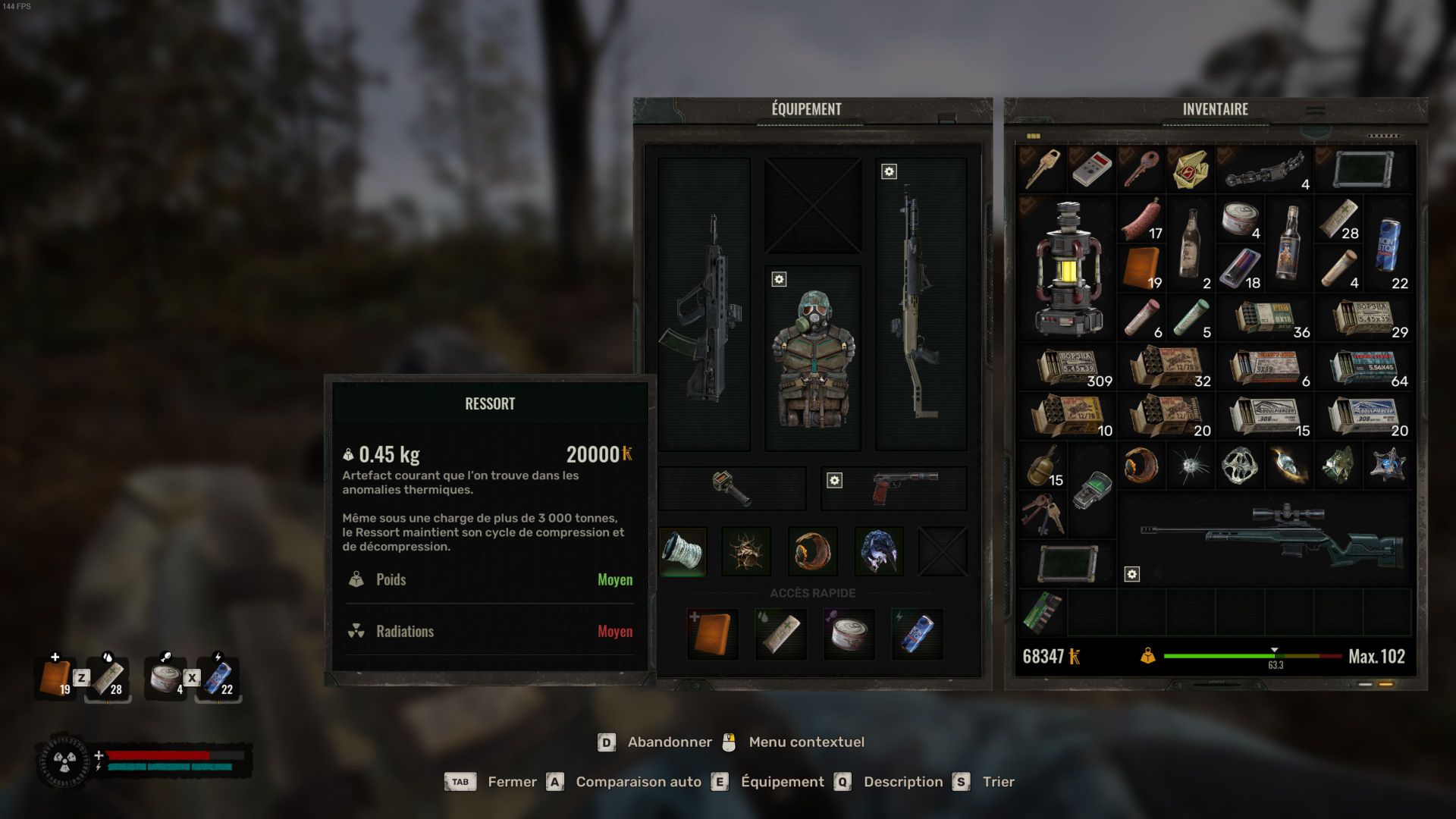1456x819 pixels.
Task: Select the ammo box with 309 rounds
Action: [1068, 367]
